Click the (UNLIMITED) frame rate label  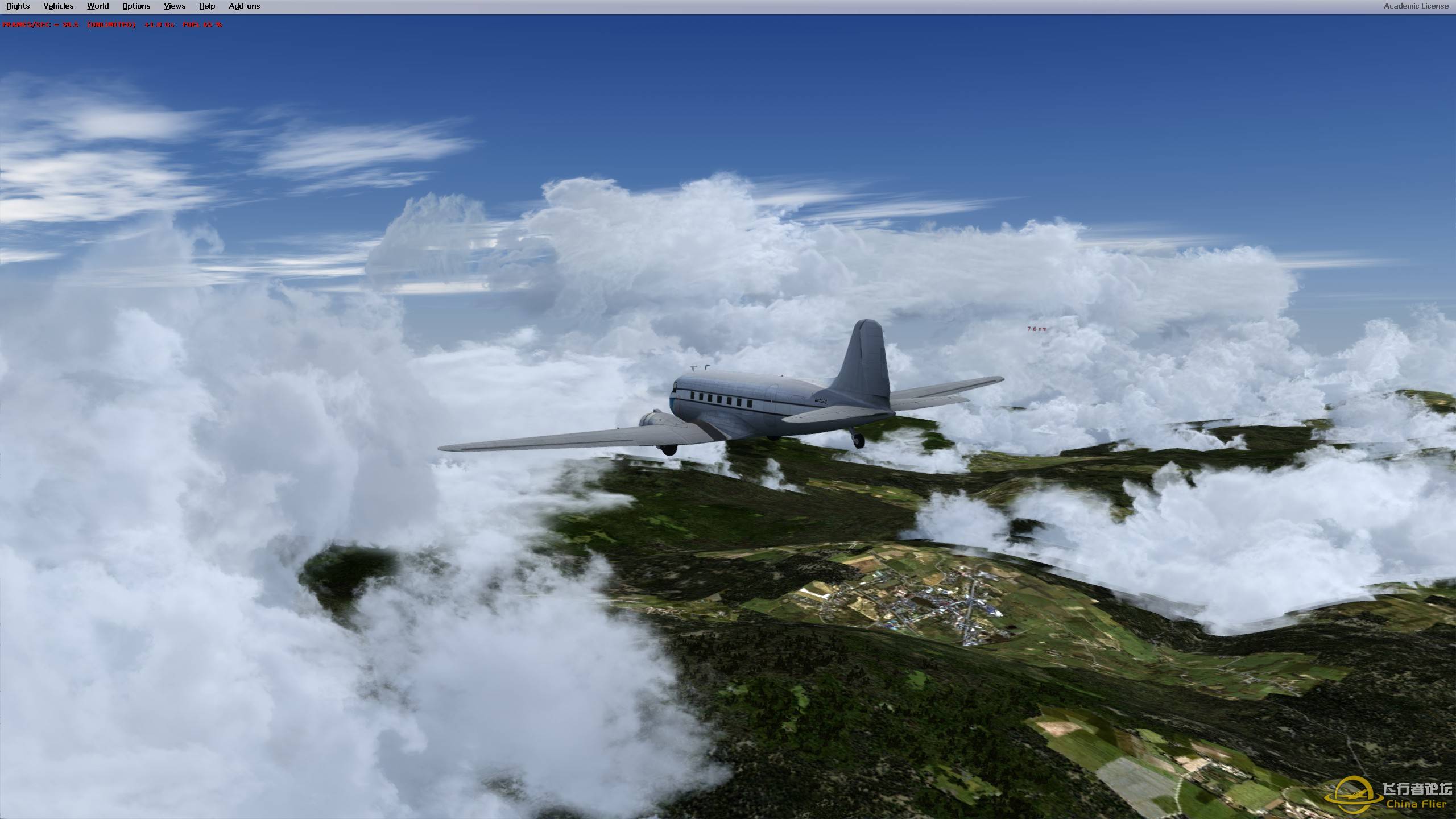coord(111,25)
